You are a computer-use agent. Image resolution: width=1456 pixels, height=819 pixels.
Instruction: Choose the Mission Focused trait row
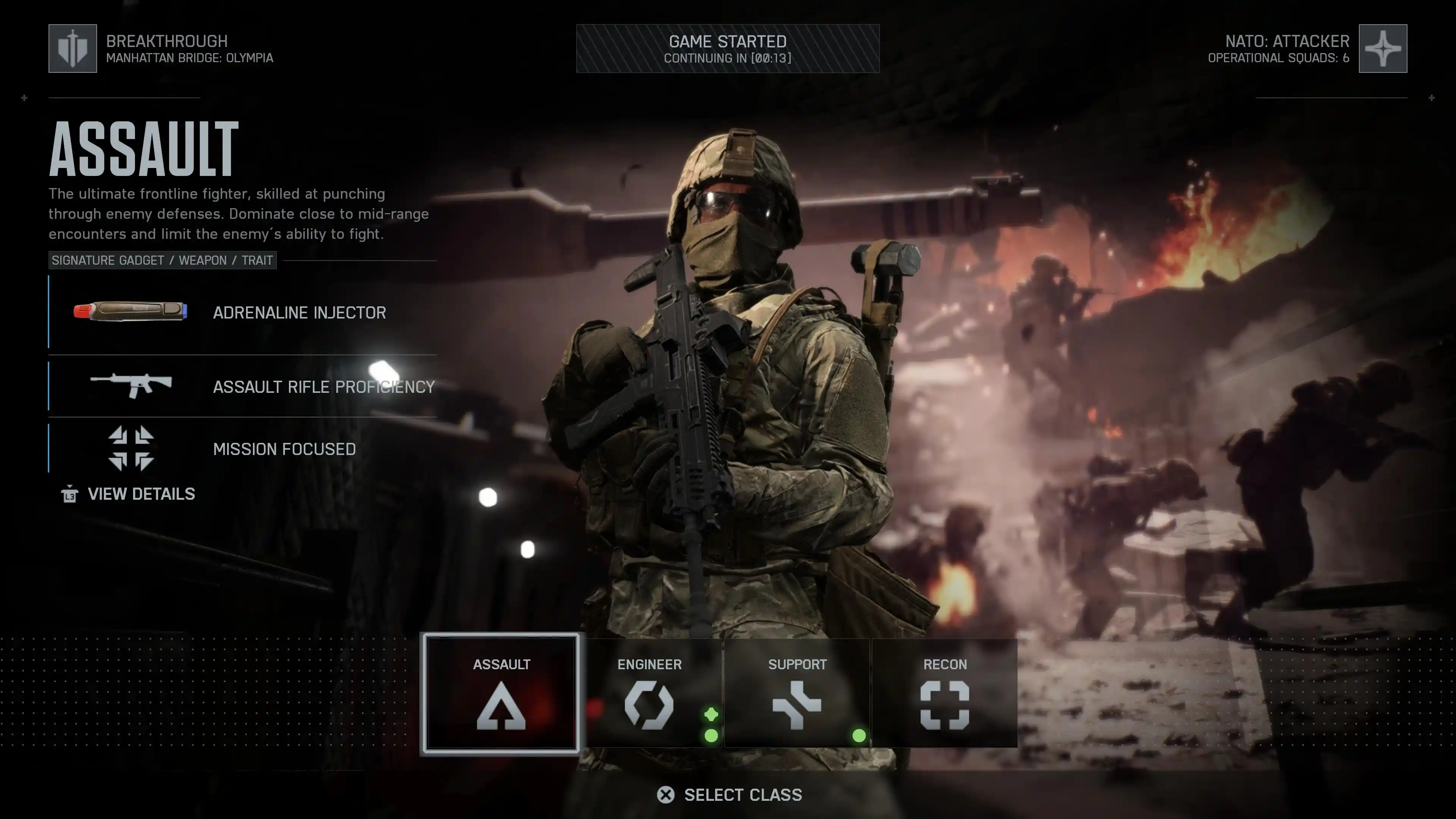tap(243, 449)
